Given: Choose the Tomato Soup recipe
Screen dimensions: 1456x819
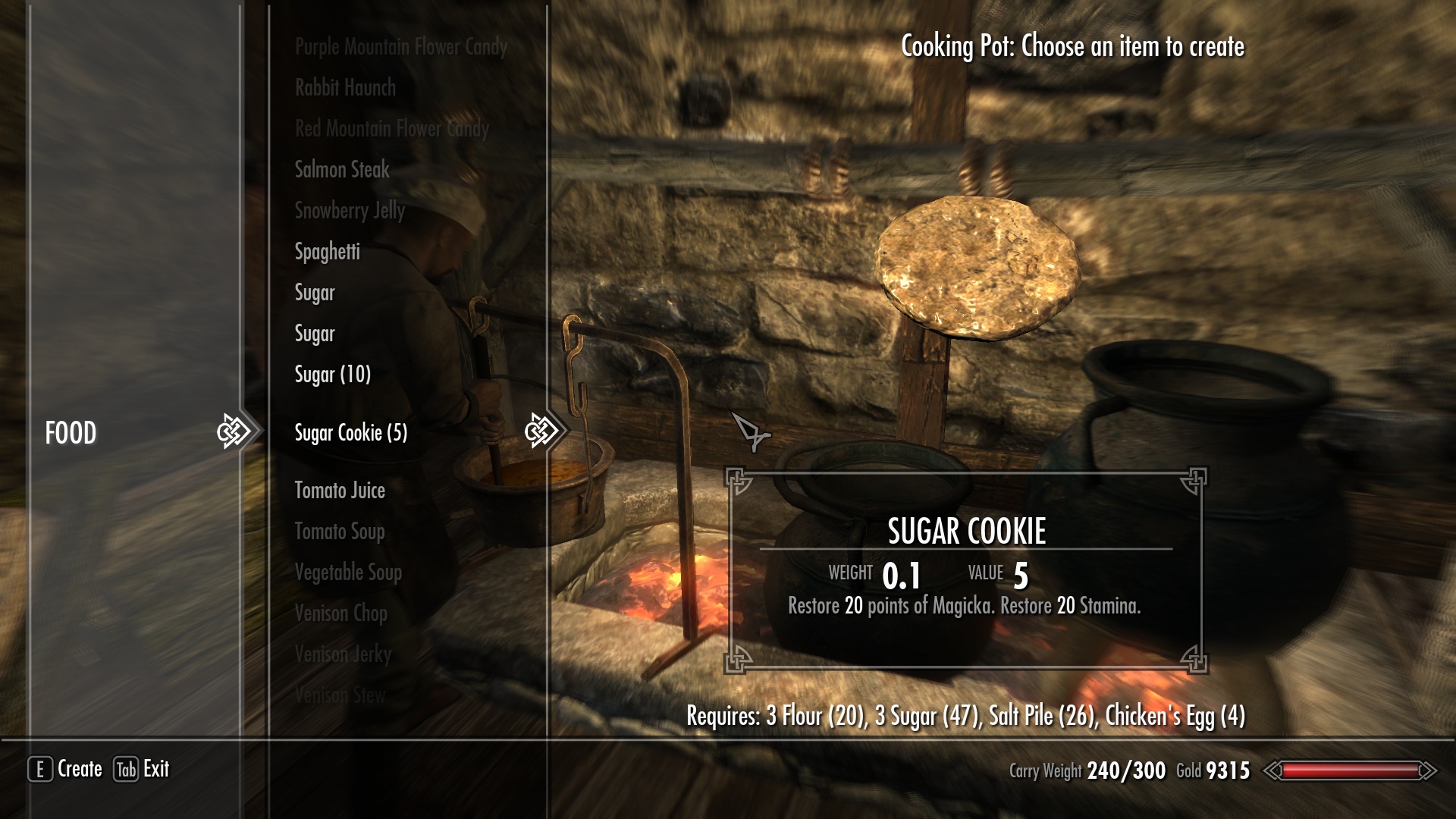Looking at the screenshot, I should point(340,532).
